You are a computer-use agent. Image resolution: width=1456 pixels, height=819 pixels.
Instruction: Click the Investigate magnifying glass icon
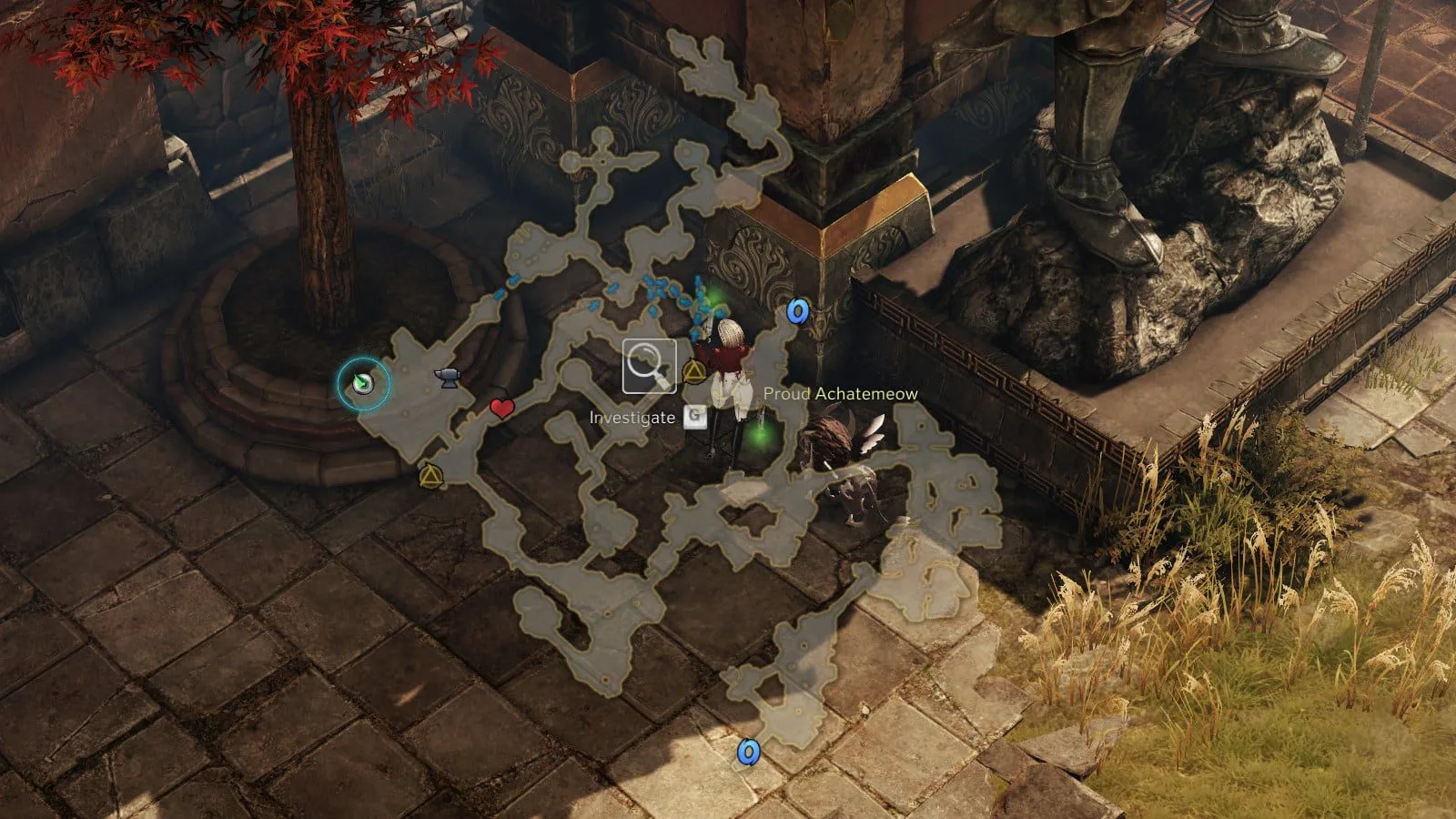[649, 366]
